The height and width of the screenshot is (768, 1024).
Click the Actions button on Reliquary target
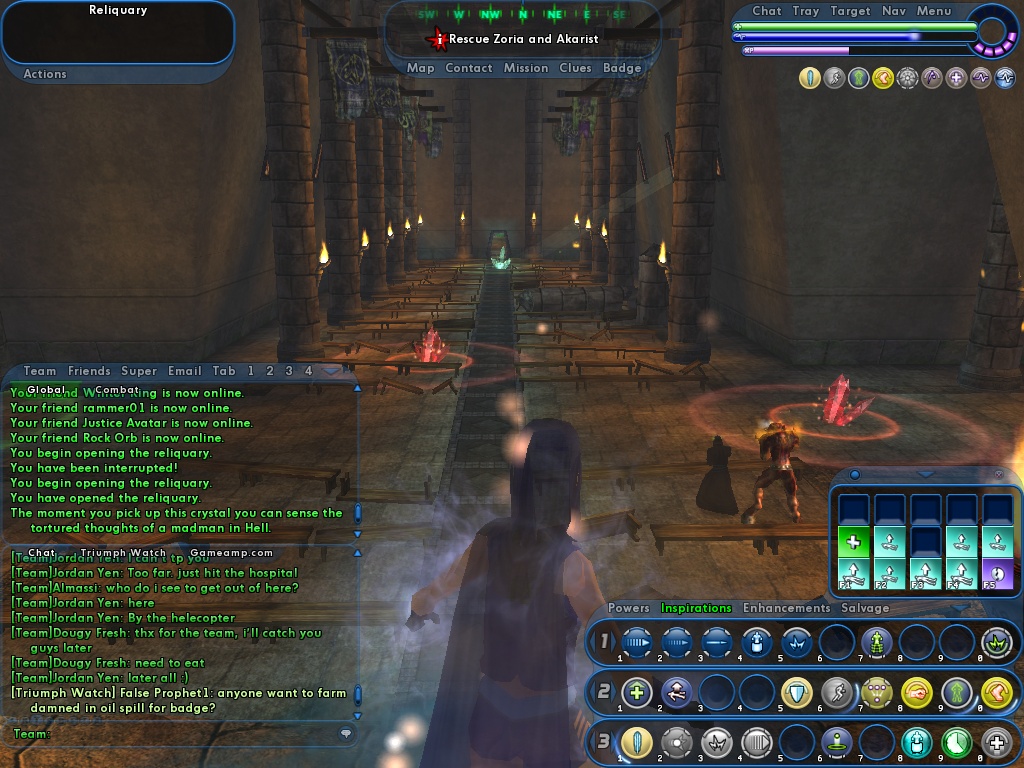coord(45,74)
